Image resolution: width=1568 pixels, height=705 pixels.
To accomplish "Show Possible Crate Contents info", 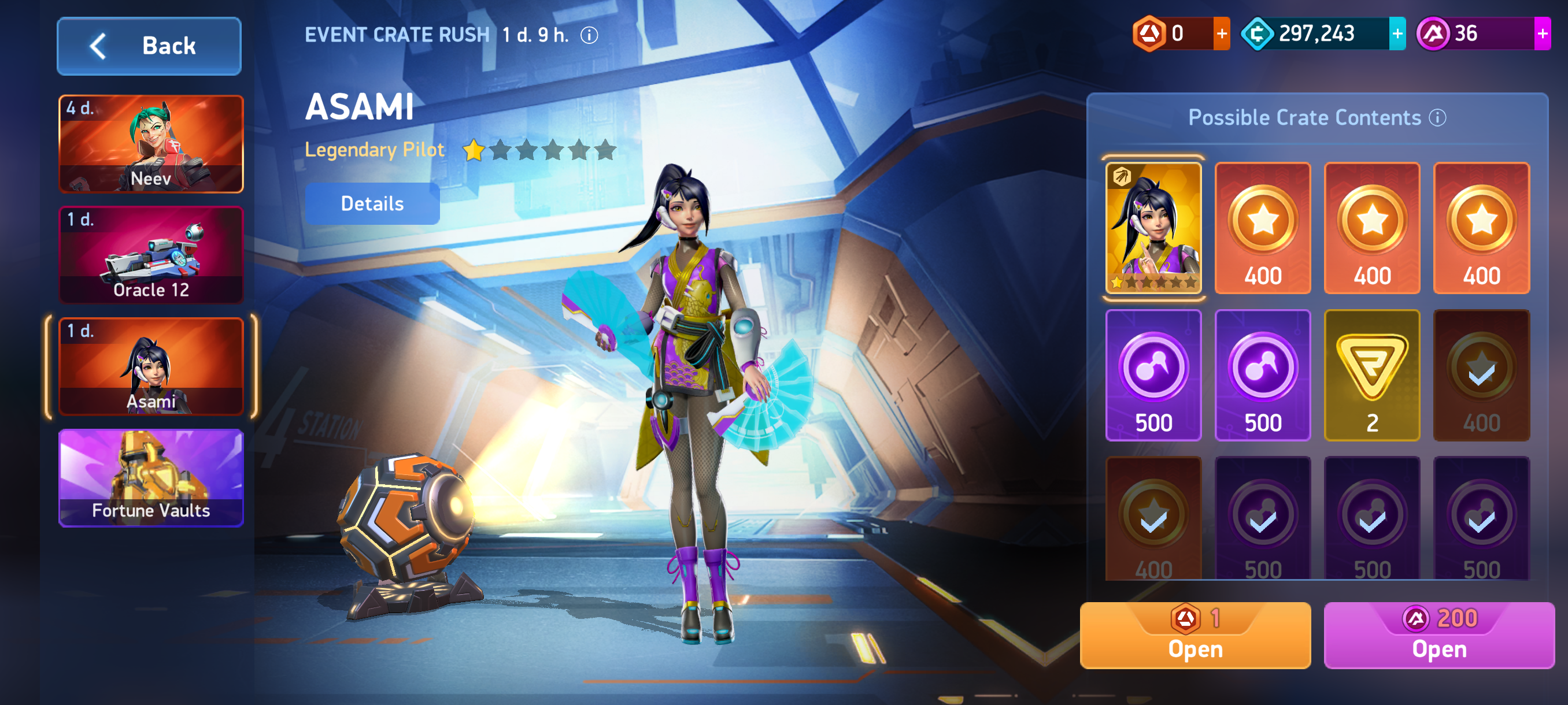I will coord(1437,117).
